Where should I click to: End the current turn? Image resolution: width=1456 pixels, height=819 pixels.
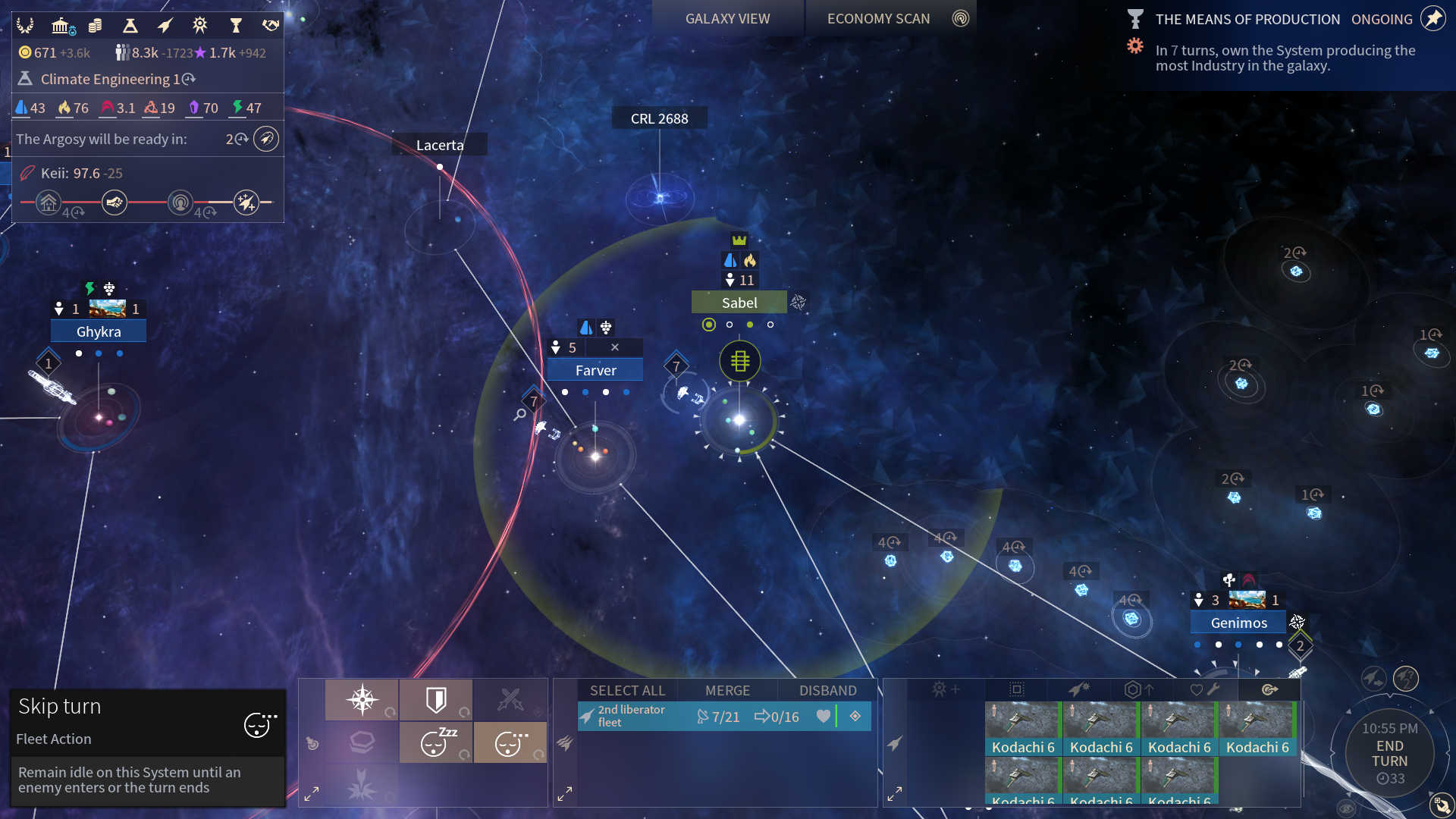(1389, 753)
